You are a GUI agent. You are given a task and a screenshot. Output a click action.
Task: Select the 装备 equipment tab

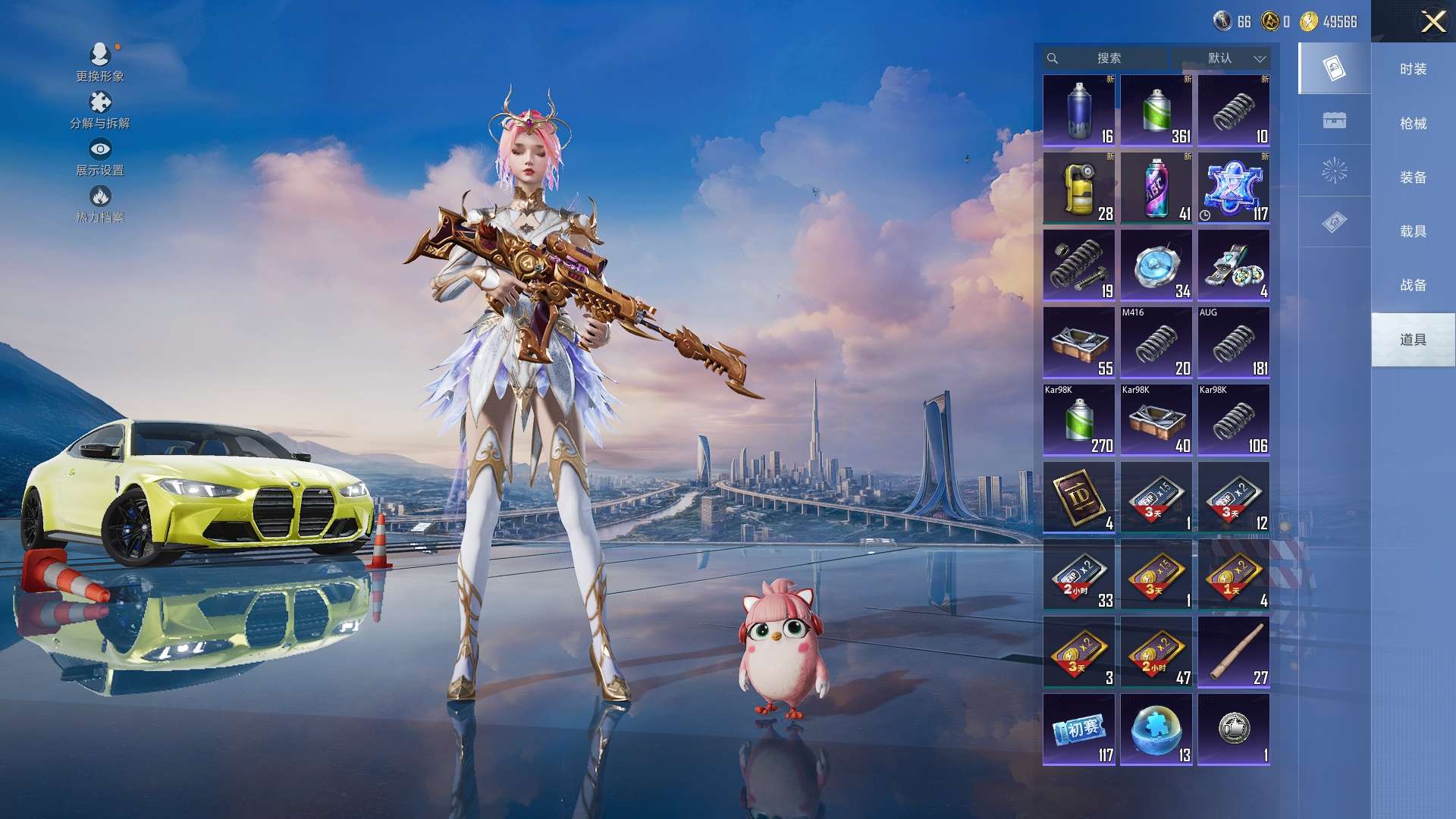1413,177
